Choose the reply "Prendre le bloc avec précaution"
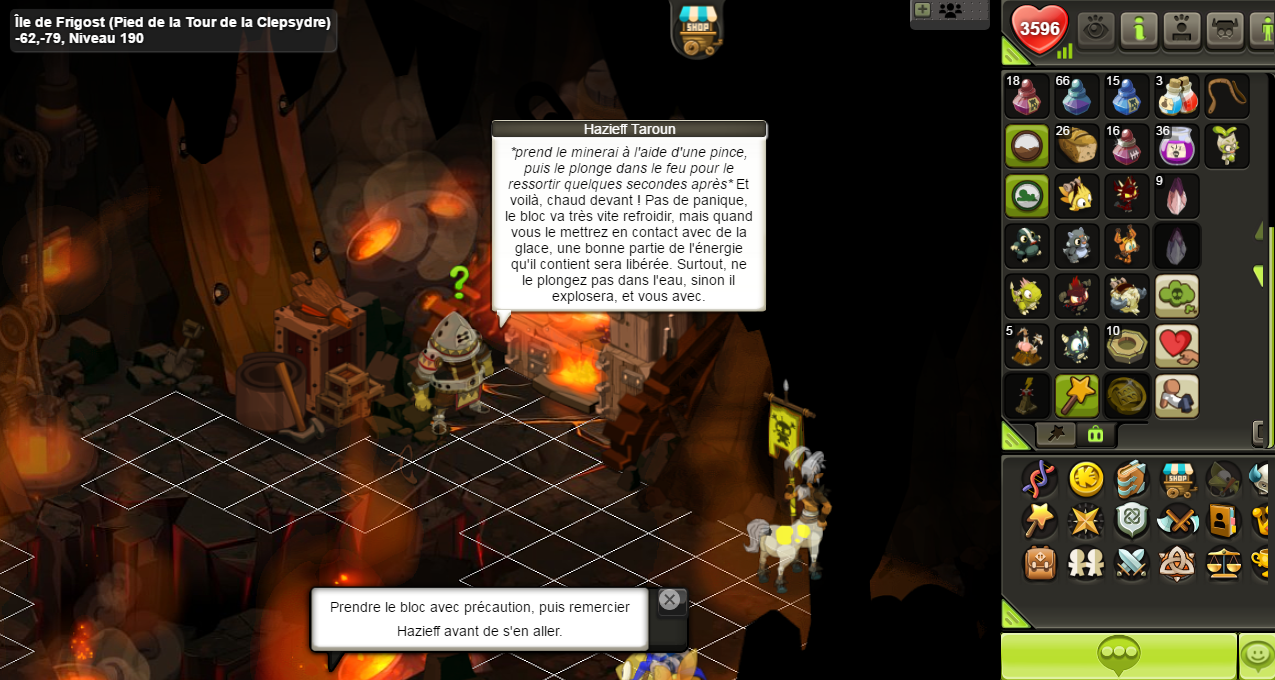Image resolution: width=1275 pixels, height=680 pixels. click(x=479, y=619)
